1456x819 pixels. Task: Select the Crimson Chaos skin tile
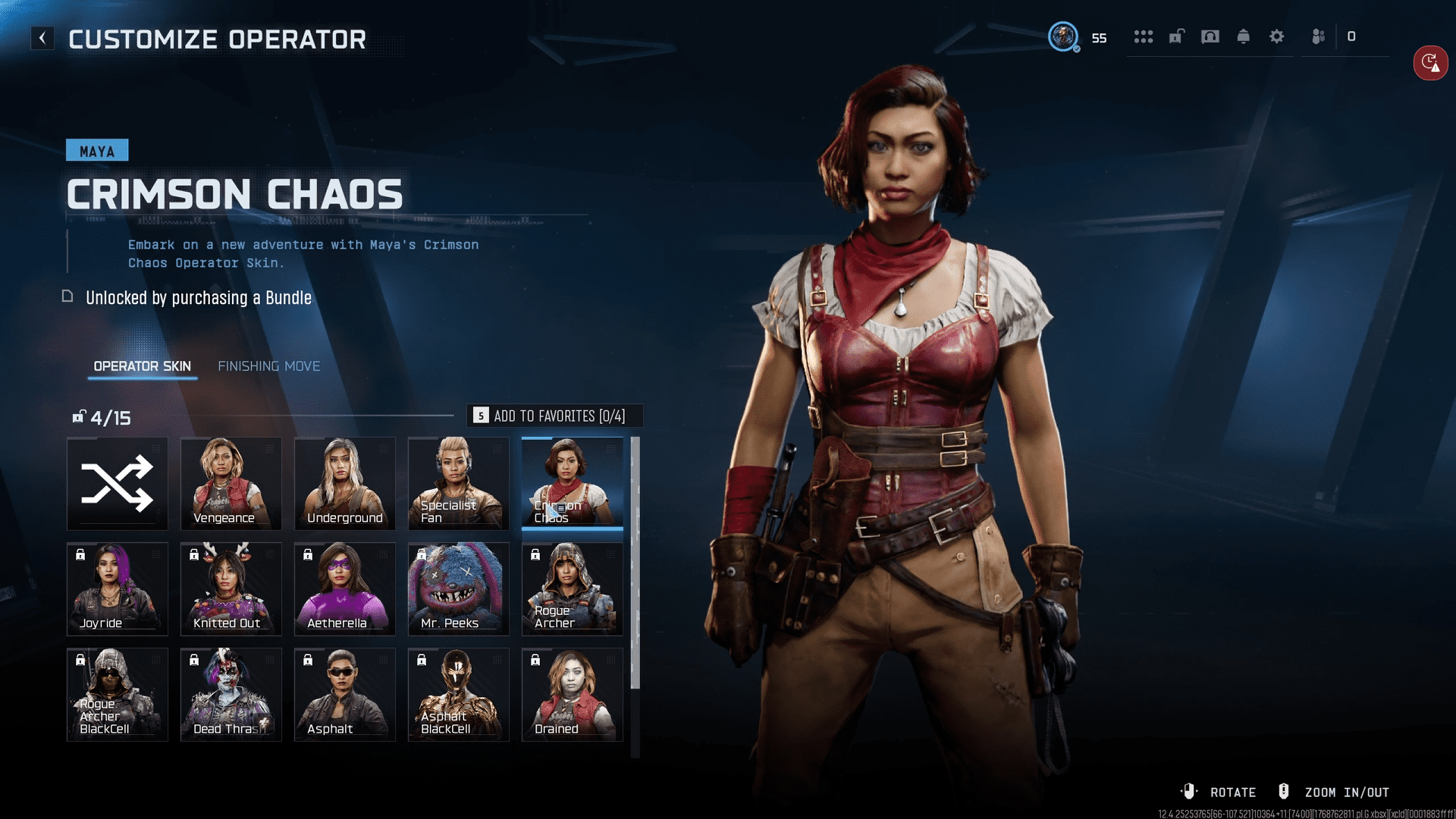pos(573,483)
